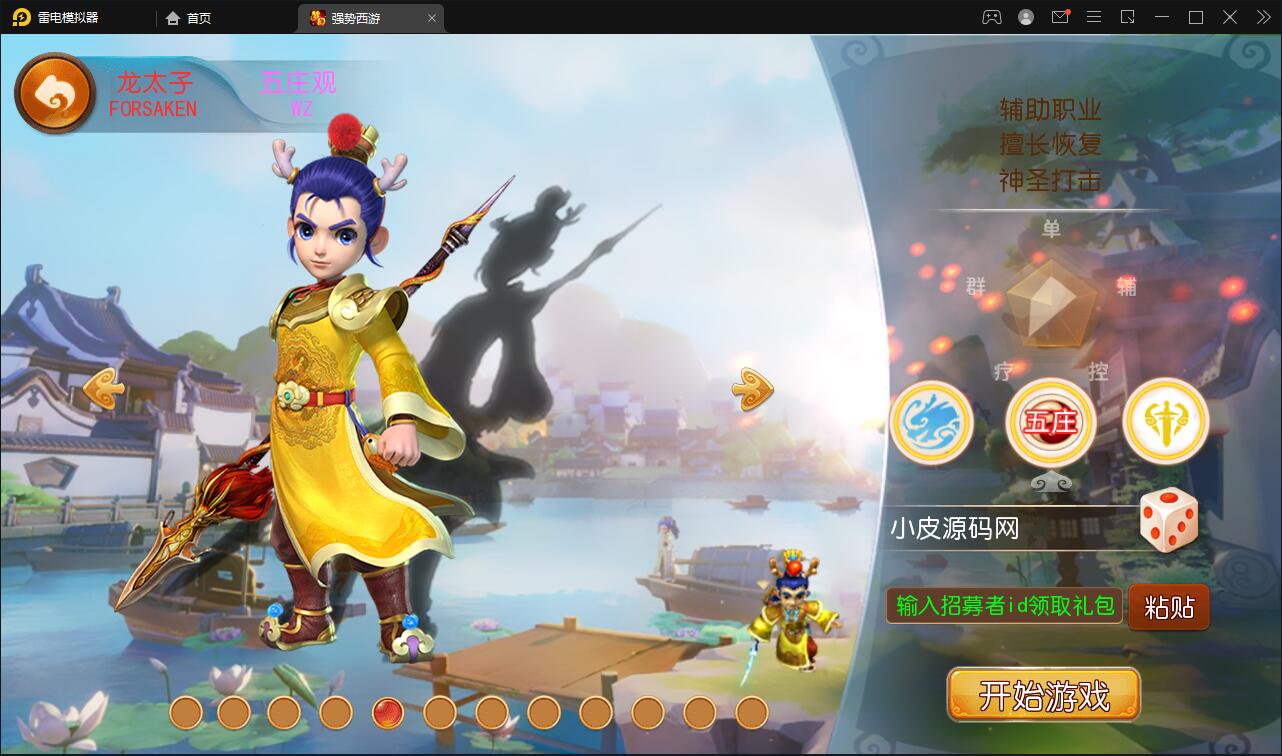Image resolution: width=1282 pixels, height=756 pixels.
Task: Click the 输入招募者id领取礼包 input field
Action: coord(1001,606)
